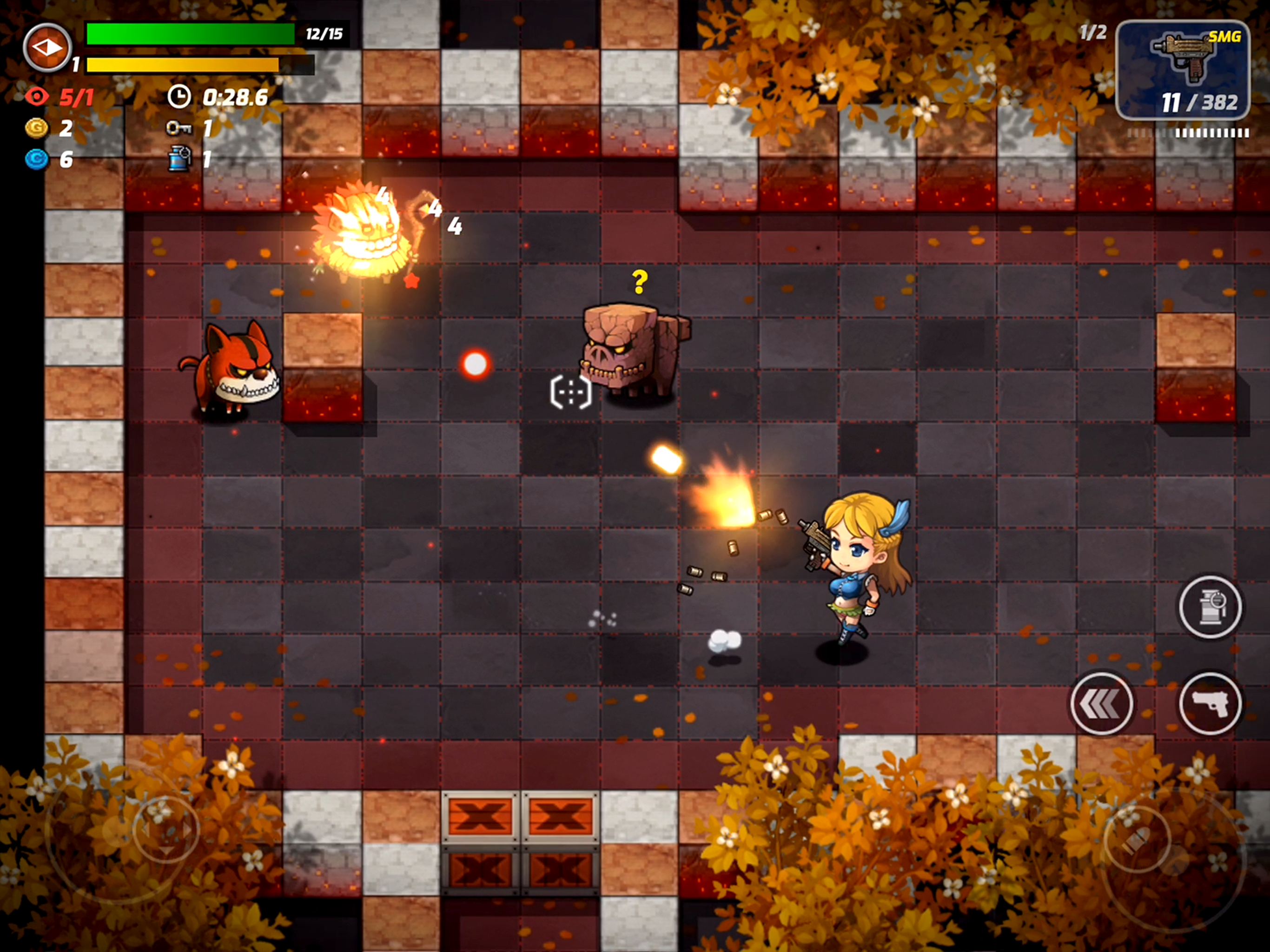Throw a grenade with the grenade button
The image size is (1270, 952).
pos(1210,606)
